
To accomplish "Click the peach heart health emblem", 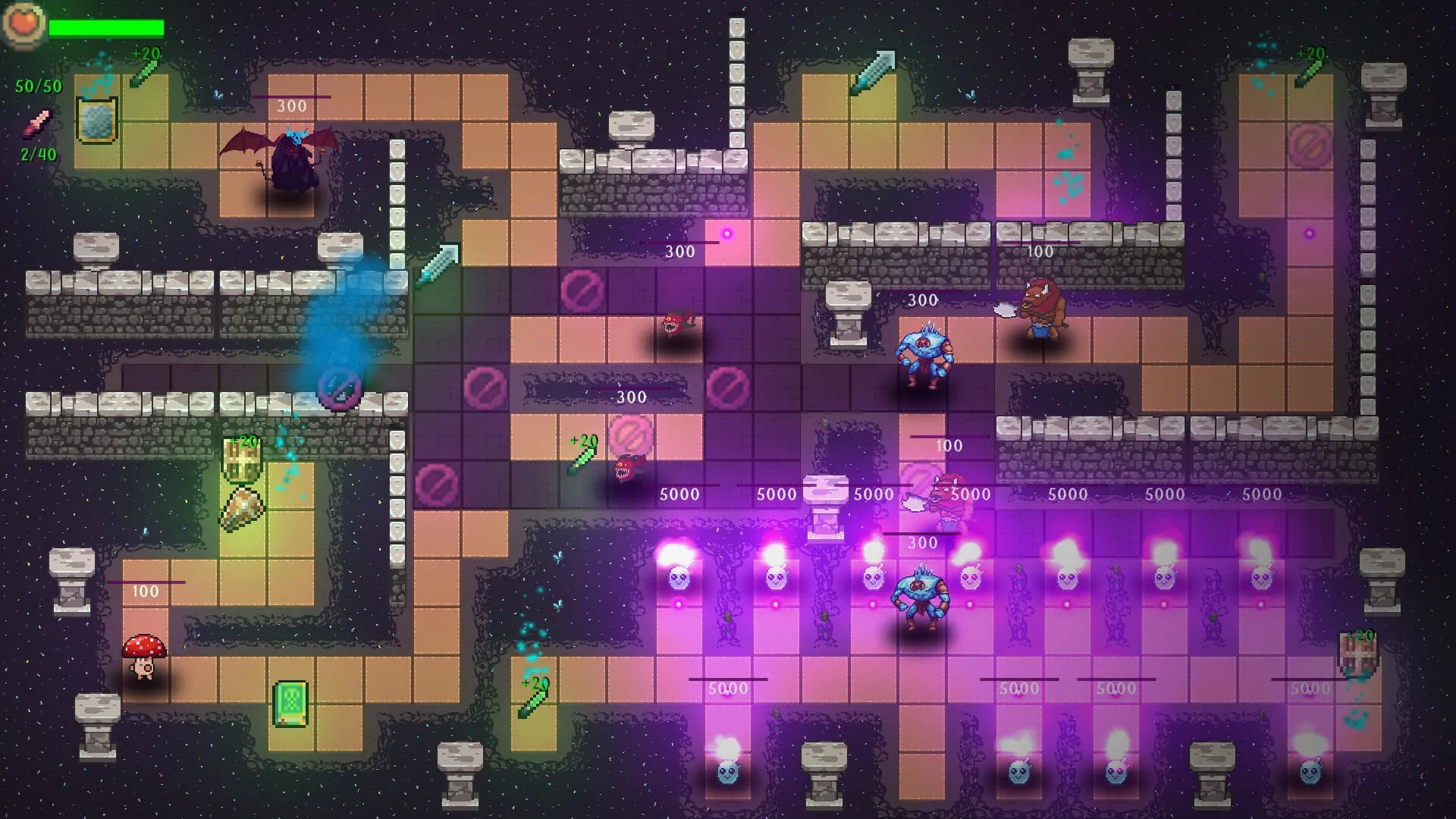I will point(23,25).
